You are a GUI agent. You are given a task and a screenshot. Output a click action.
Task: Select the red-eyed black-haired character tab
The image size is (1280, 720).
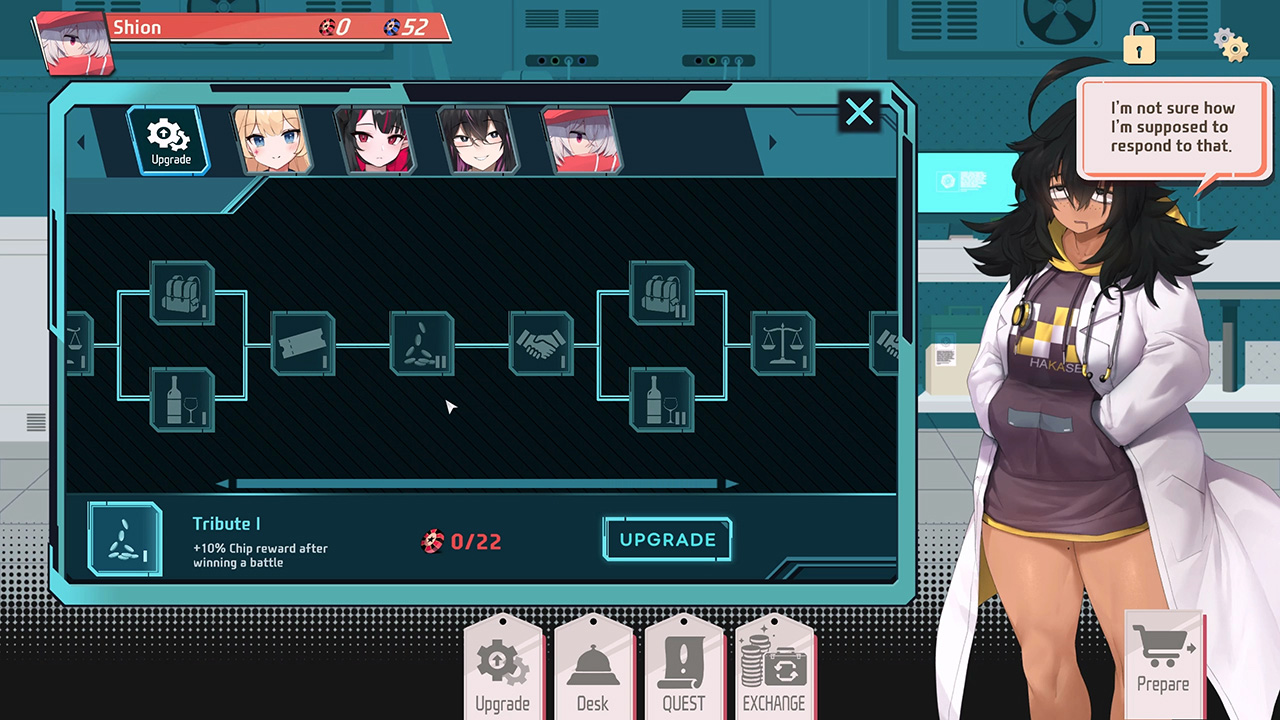tap(374, 141)
